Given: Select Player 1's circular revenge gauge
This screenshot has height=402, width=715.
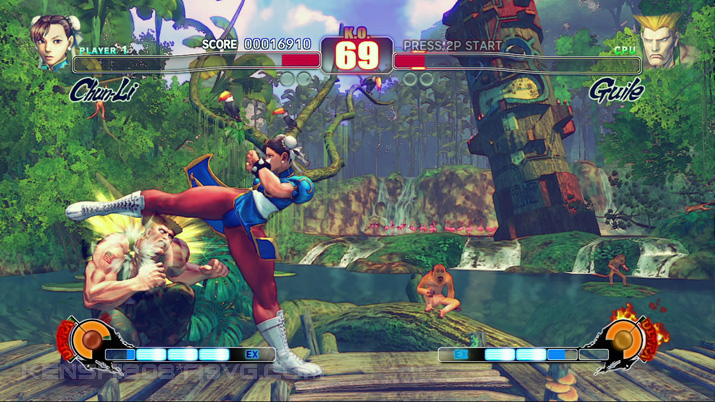Looking at the screenshot, I should click(x=90, y=341).
